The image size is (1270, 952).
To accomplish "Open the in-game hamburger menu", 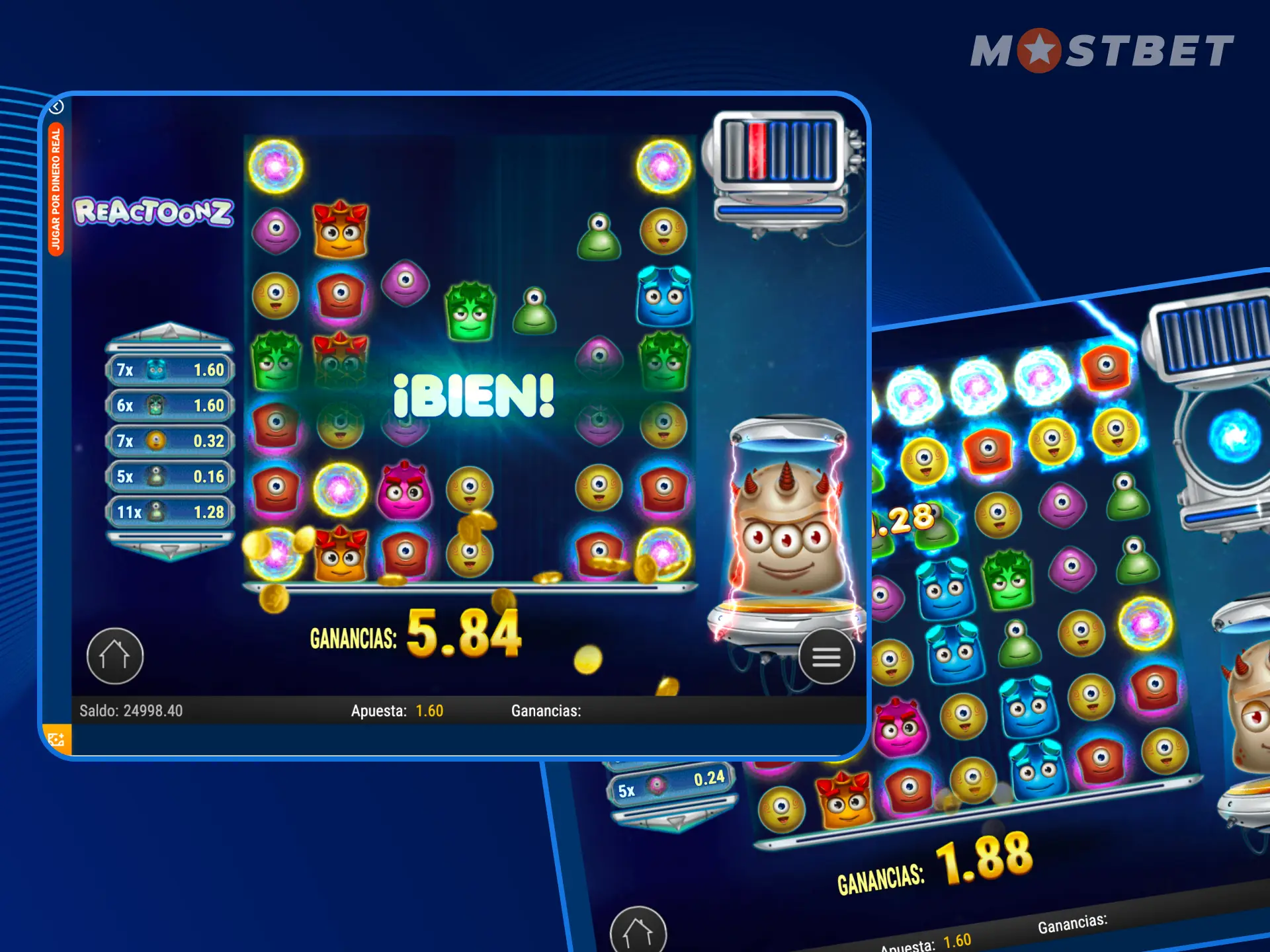I will (827, 656).
